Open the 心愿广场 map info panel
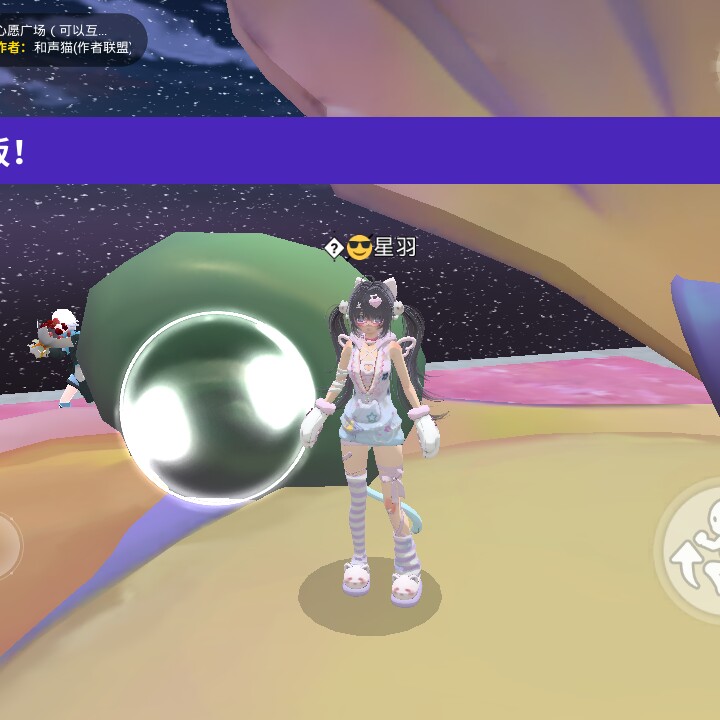This screenshot has height=720, width=720. [68, 39]
